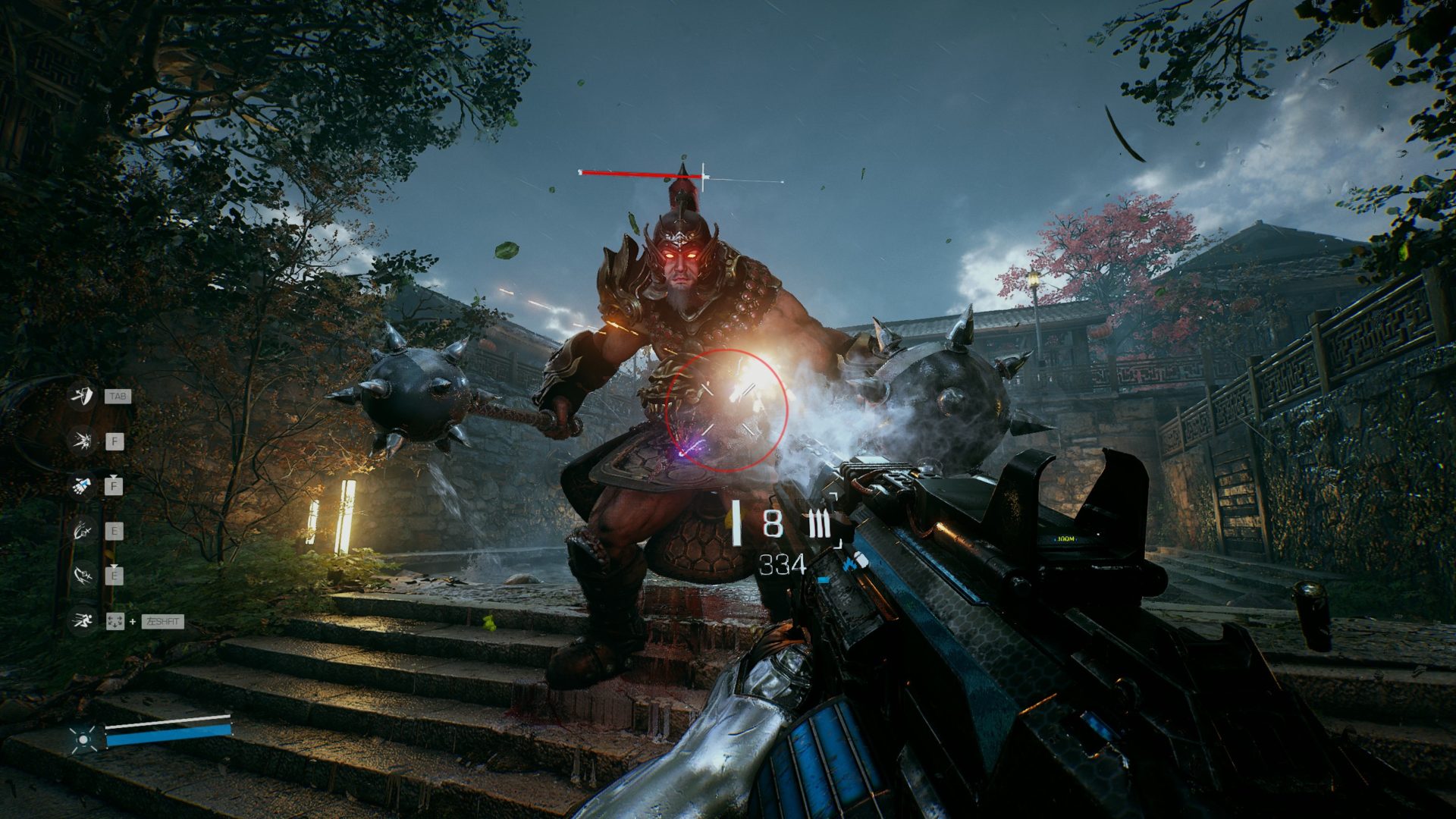Trigger the glowing blue hand ability
This screenshot has width=1456, height=819.
pyautogui.click(x=82, y=485)
